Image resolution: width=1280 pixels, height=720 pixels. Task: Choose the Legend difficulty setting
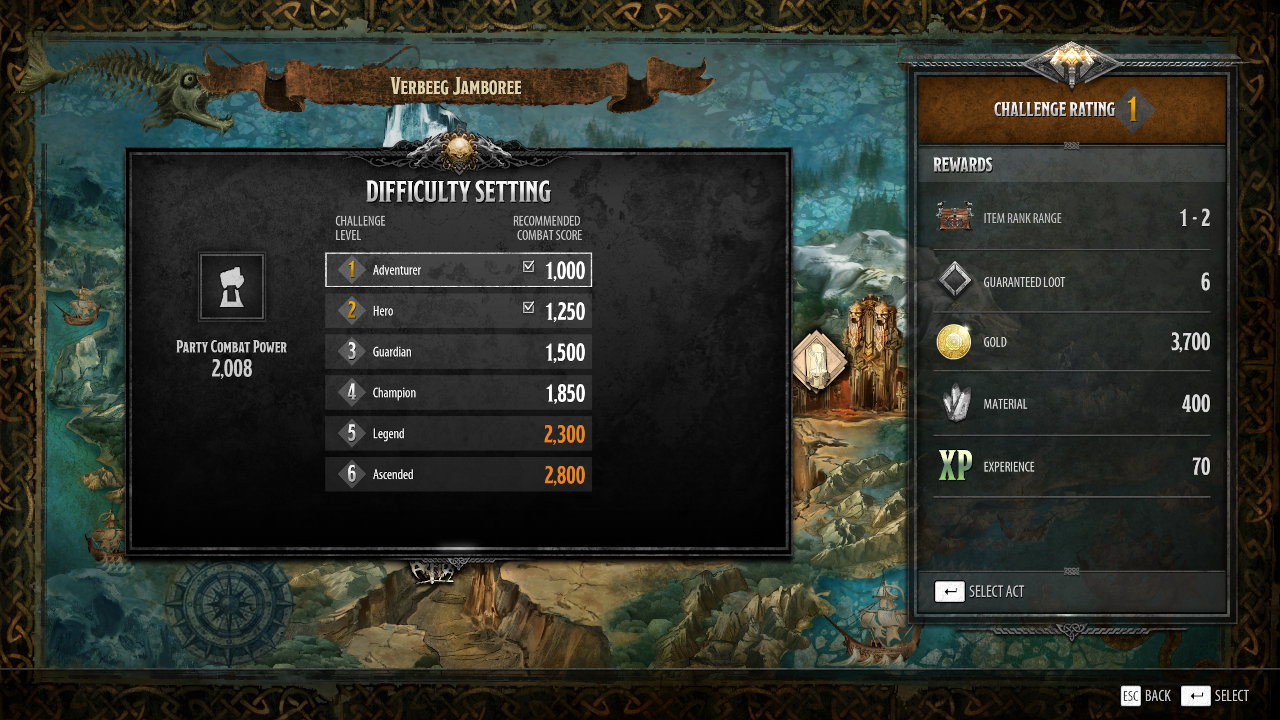pyautogui.click(x=458, y=434)
